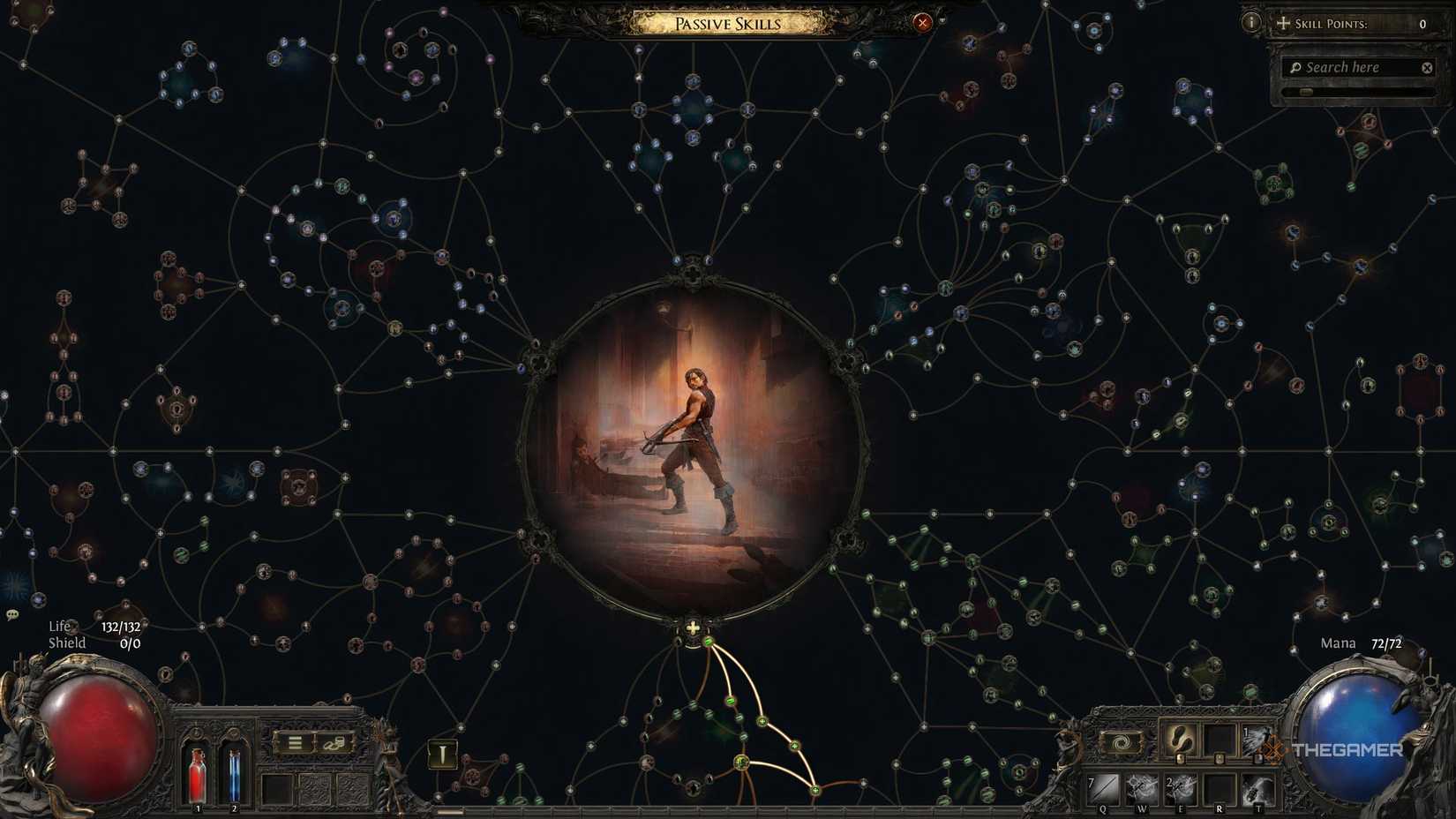Click the Passive Skills title banner
This screenshot has width=1456, height=819.
click(x=726, y=23)
